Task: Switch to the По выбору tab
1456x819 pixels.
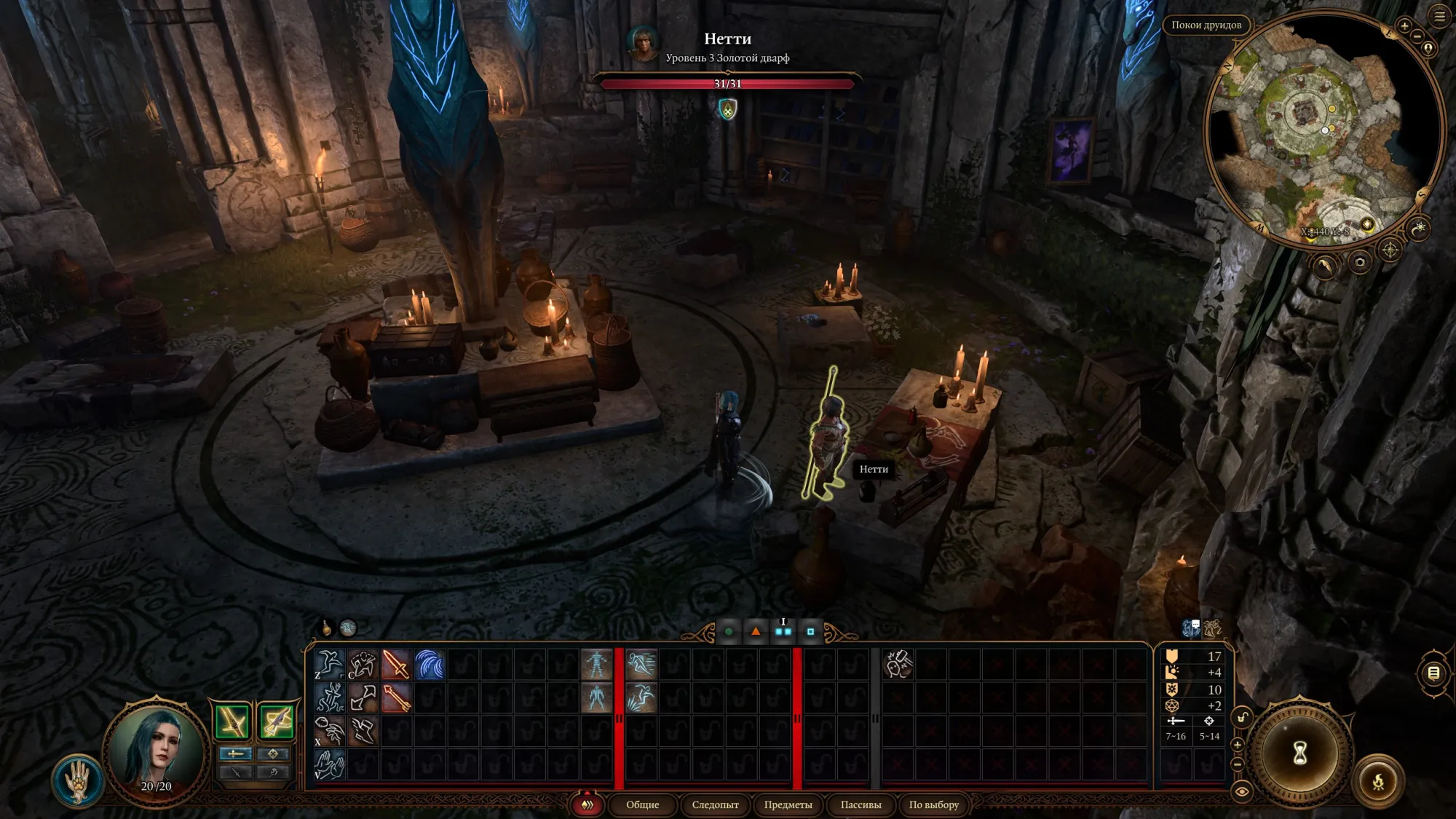Action: [933, 804]
